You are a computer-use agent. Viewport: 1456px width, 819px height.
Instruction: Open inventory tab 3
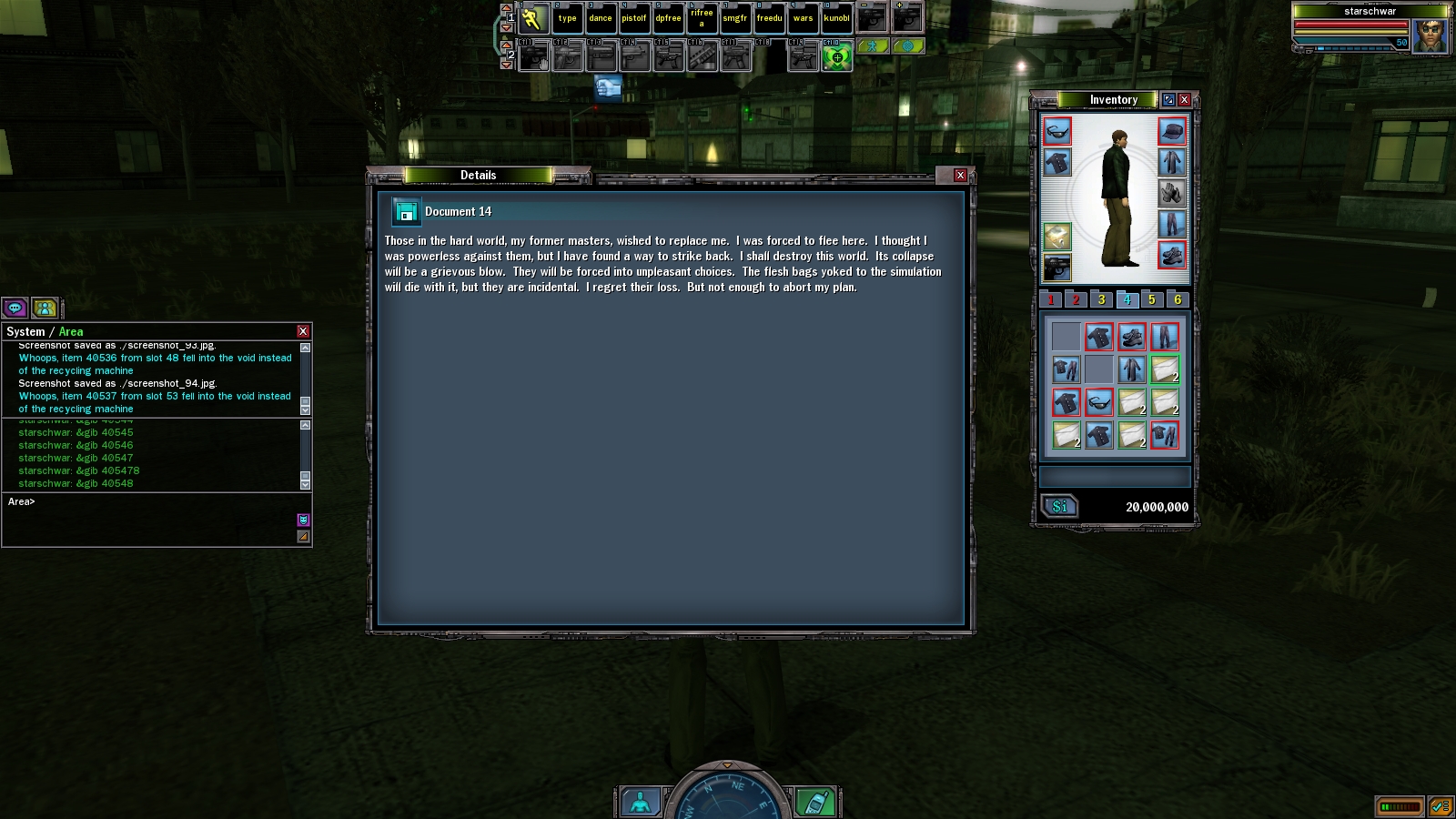click(x=1101, y=299)
